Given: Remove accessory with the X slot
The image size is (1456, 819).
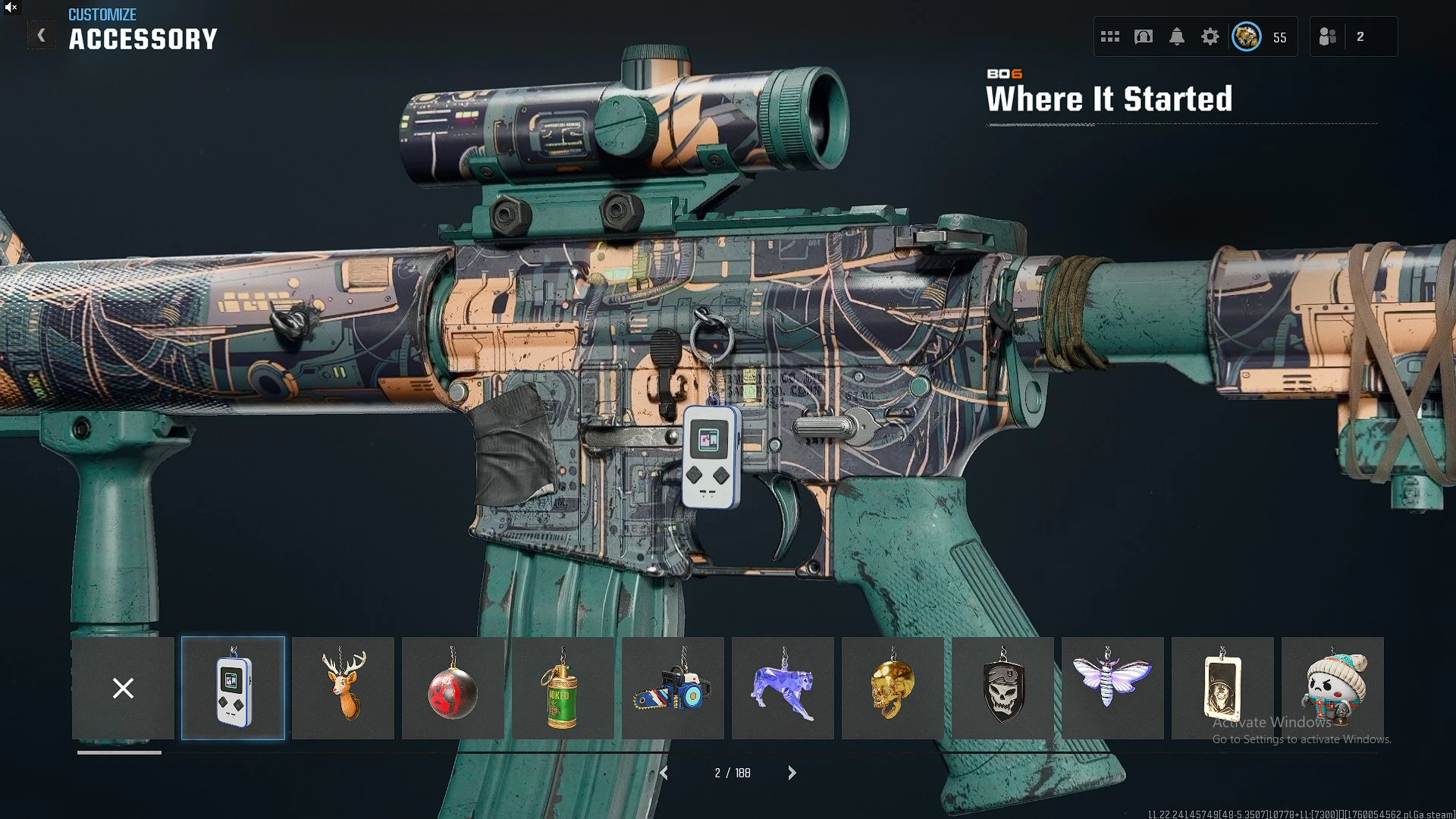Looking at the screenshot, I should click(123, 688).
